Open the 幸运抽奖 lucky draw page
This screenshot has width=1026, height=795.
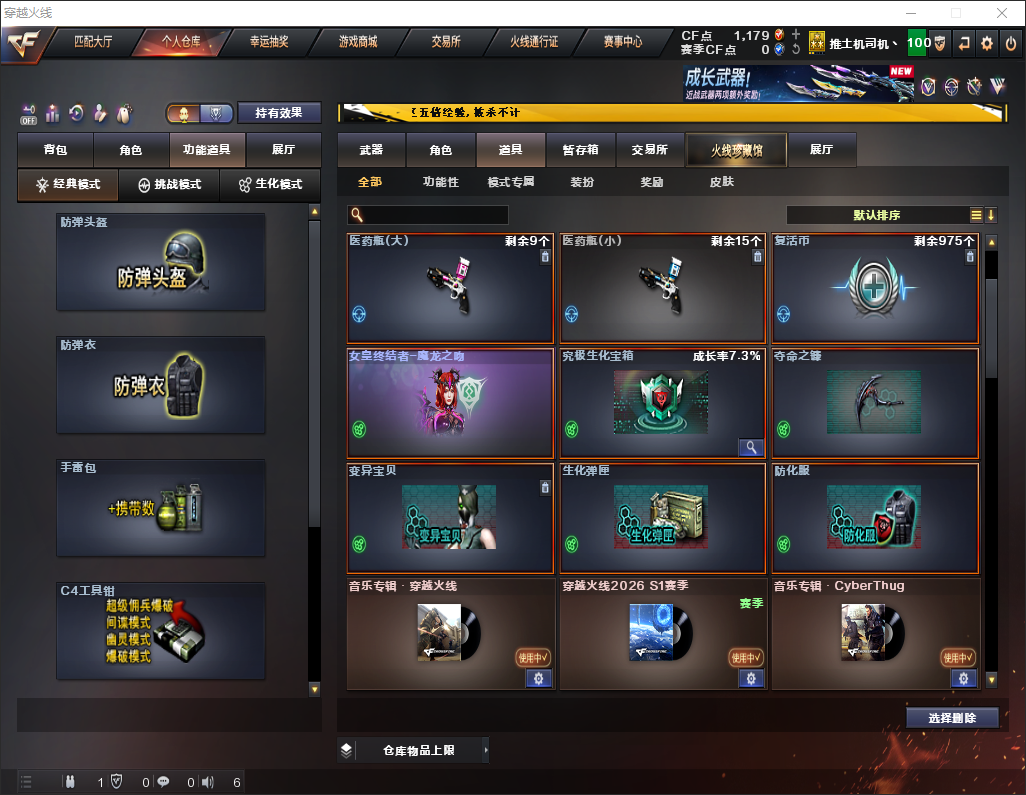[x=269, y=42]
